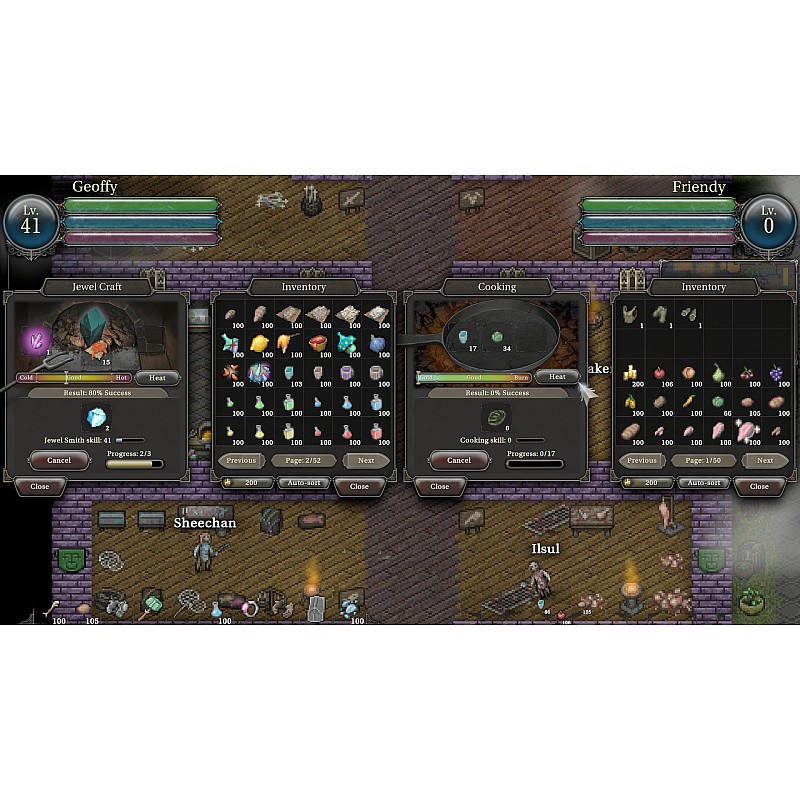Choose the orange carrot in the inventory
This screenshot has width=800, height=800.
(x=689, y=403)
